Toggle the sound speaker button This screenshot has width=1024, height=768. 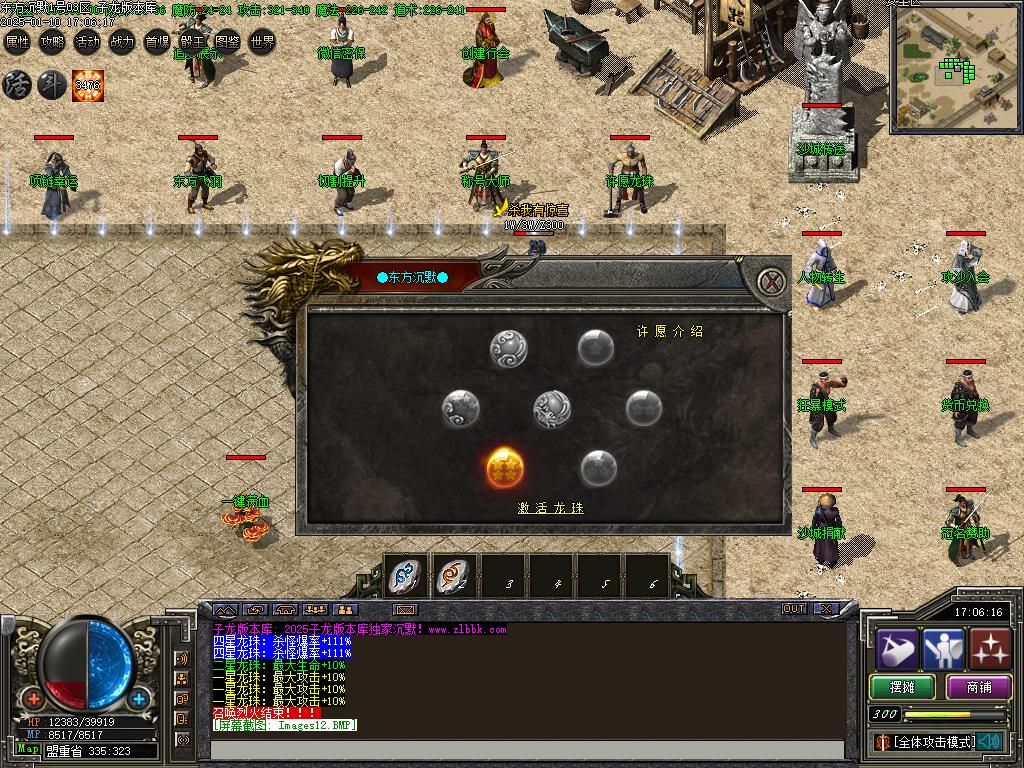tap(990, 742)
